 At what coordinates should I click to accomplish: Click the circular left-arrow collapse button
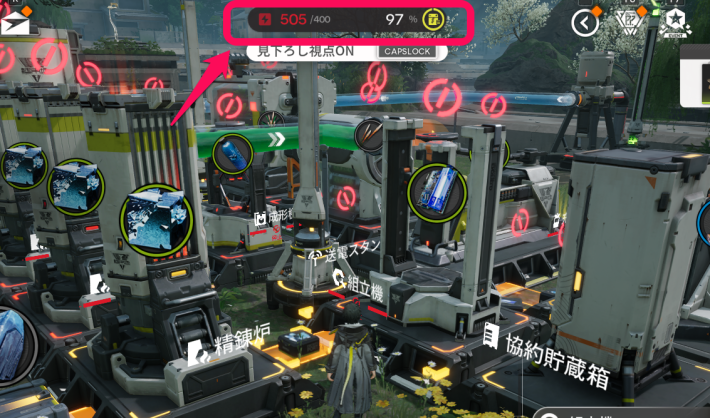click(584, 22)
